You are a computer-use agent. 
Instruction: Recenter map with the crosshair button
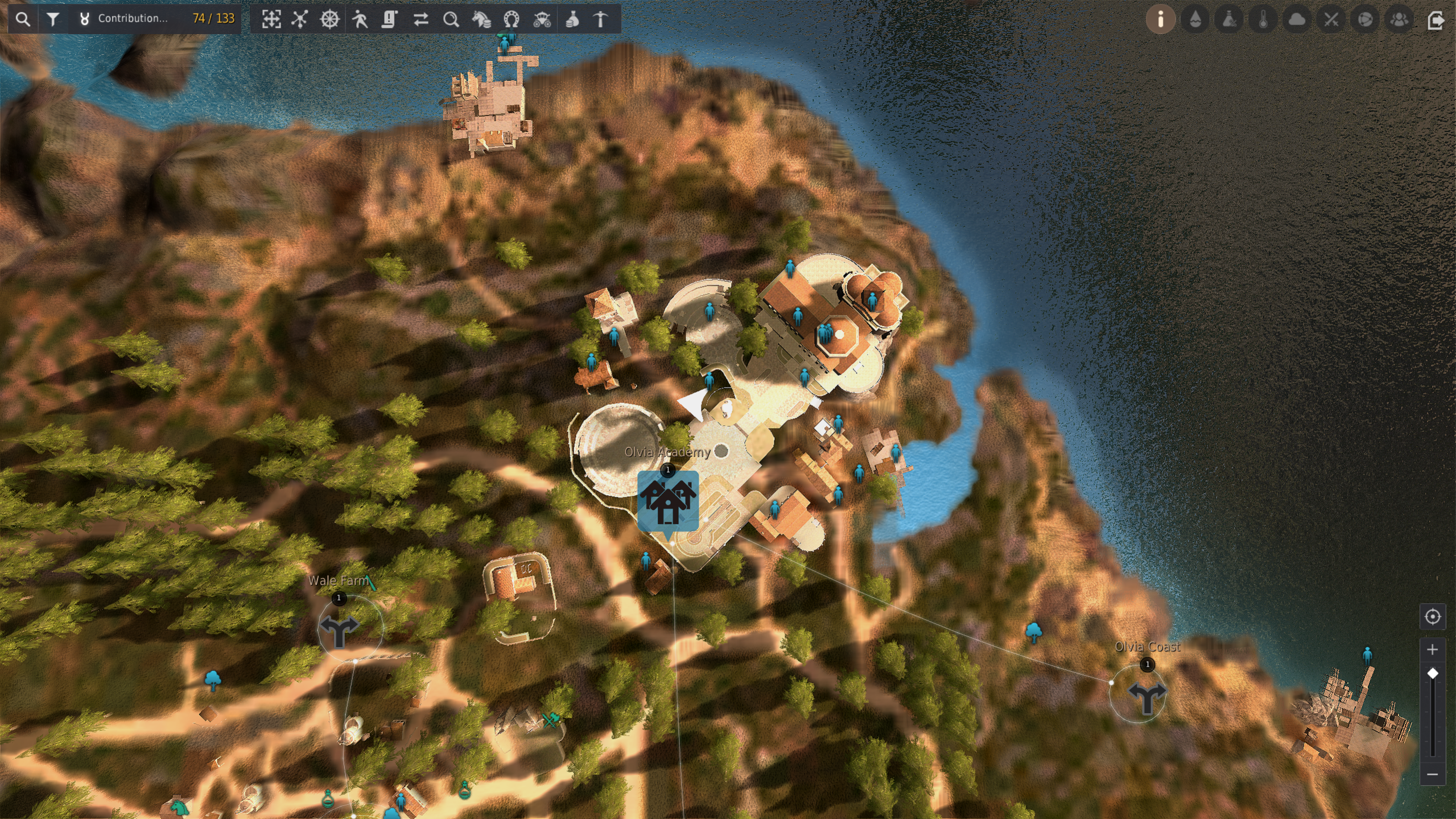pos(1432,616)
